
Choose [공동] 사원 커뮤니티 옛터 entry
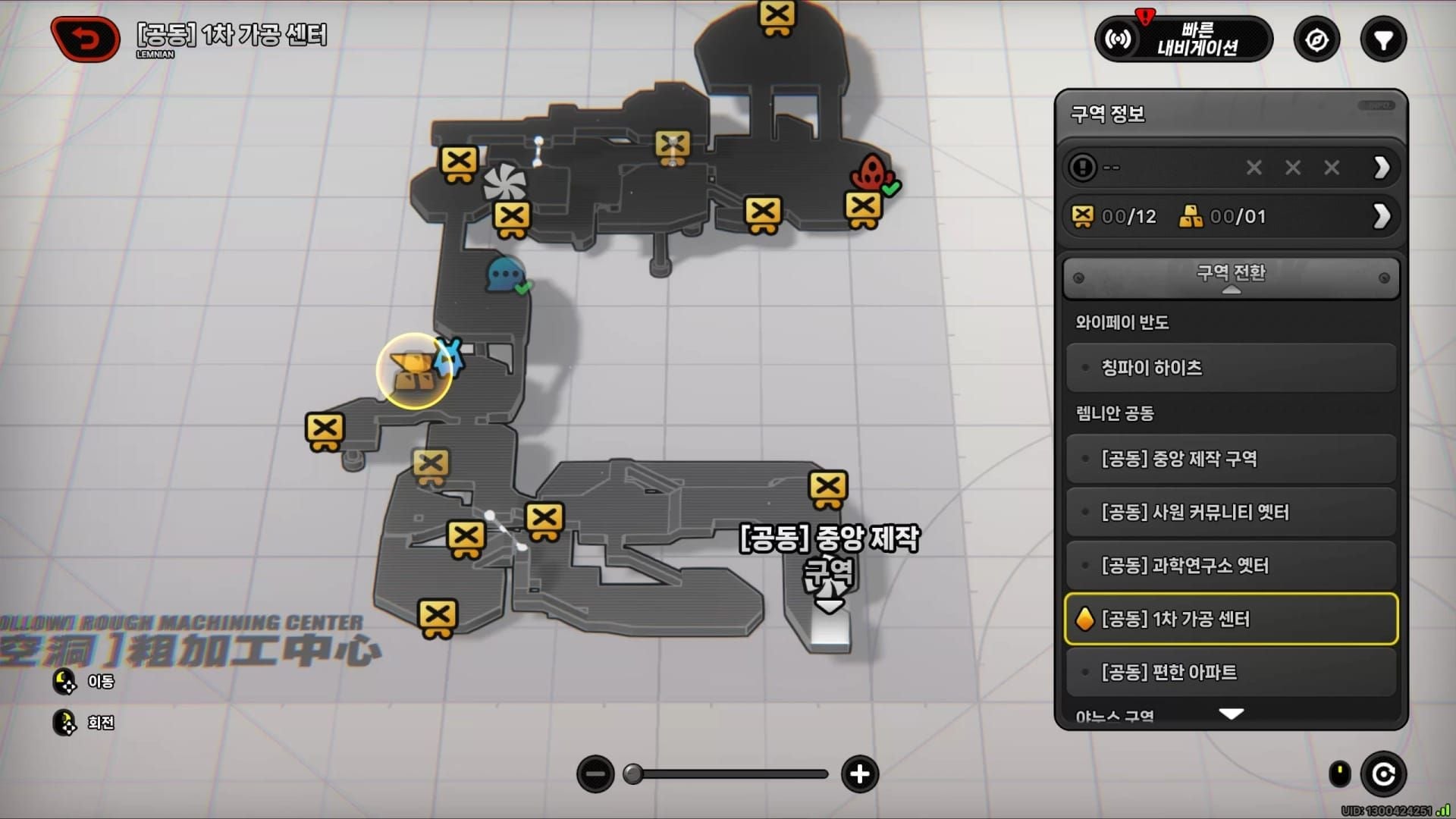pos(1231,513)
